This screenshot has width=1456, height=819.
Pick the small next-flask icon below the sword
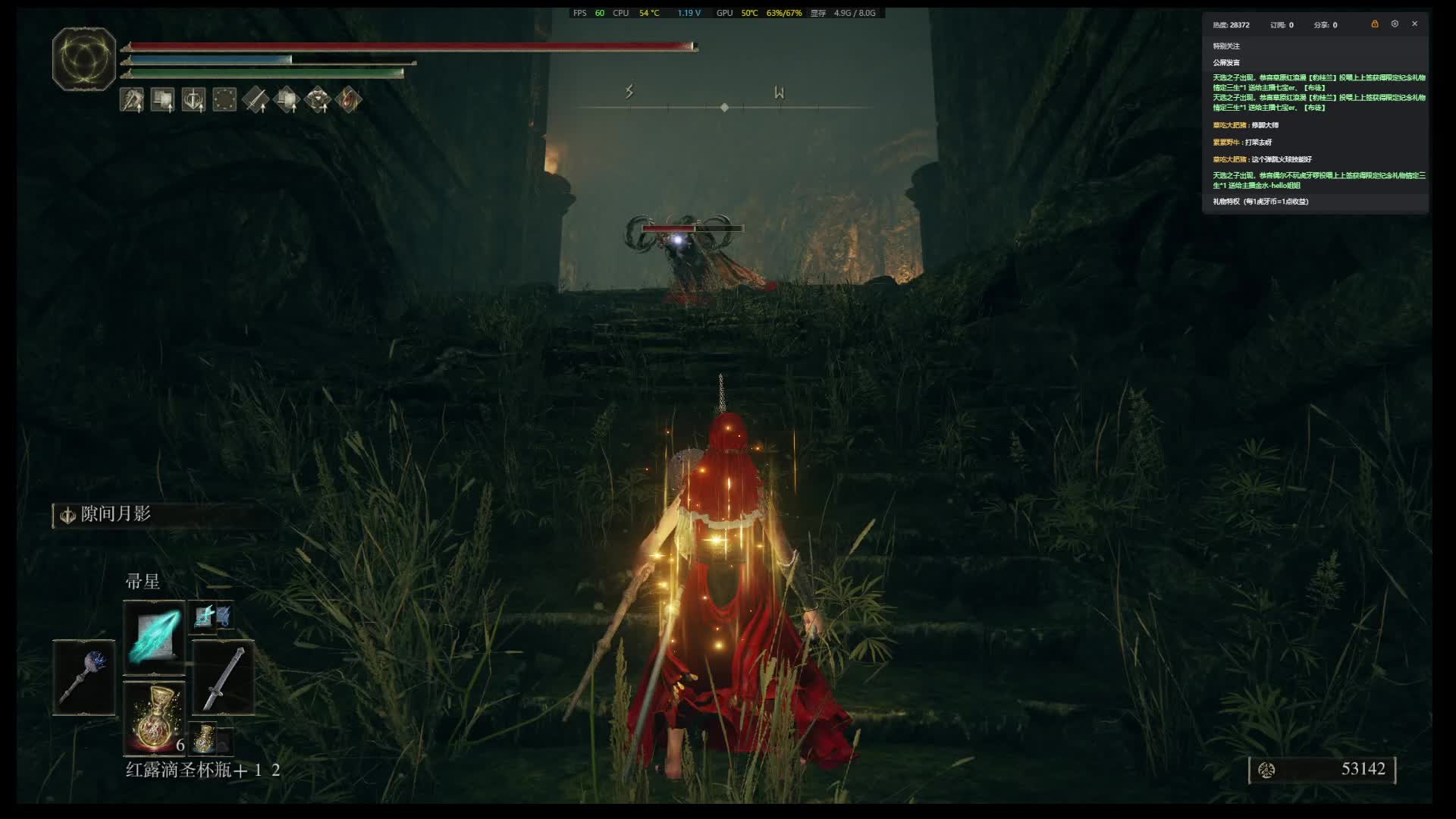[x=206, y=737]
